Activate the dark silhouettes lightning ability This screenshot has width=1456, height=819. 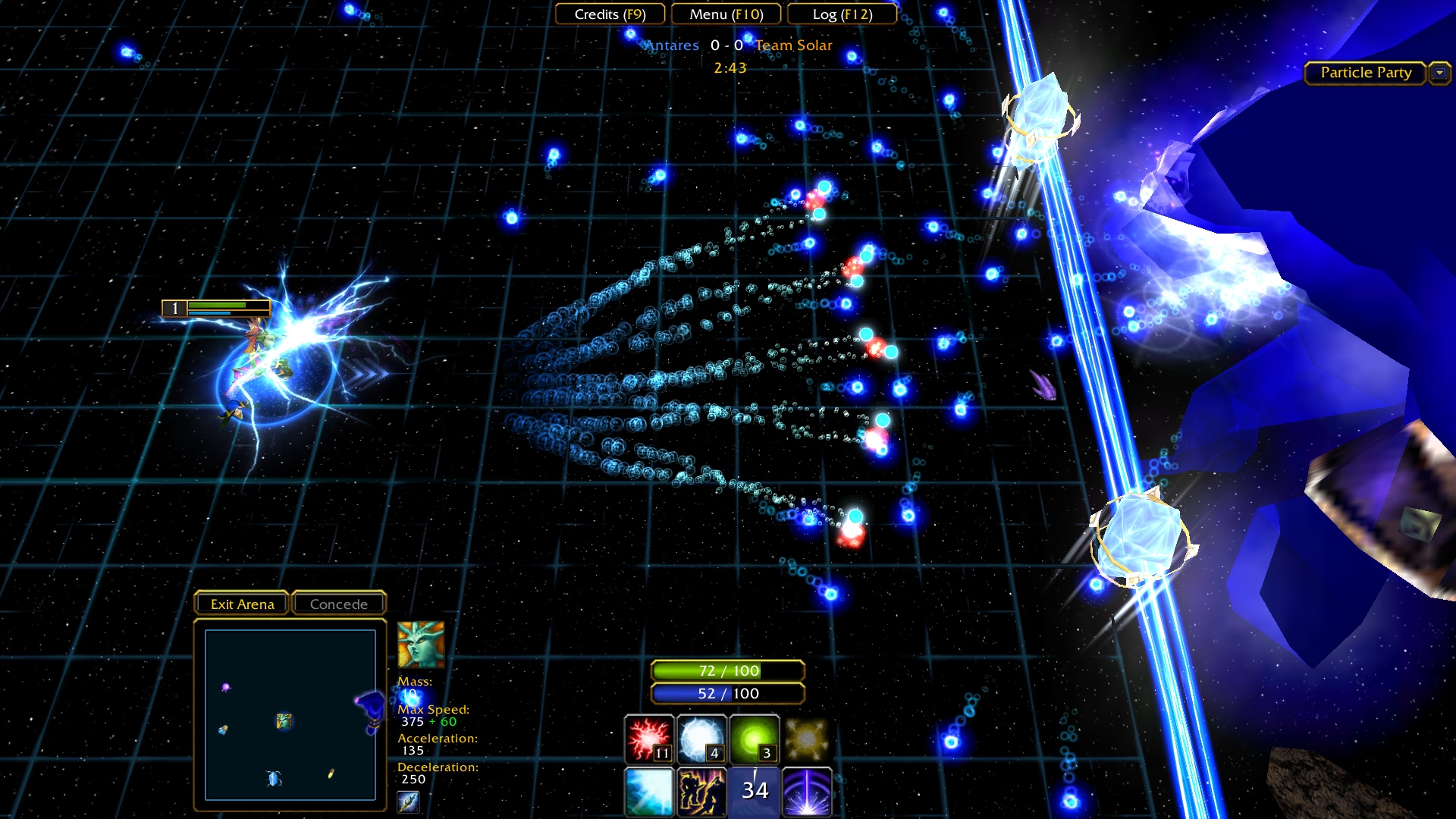click(701, 792)
